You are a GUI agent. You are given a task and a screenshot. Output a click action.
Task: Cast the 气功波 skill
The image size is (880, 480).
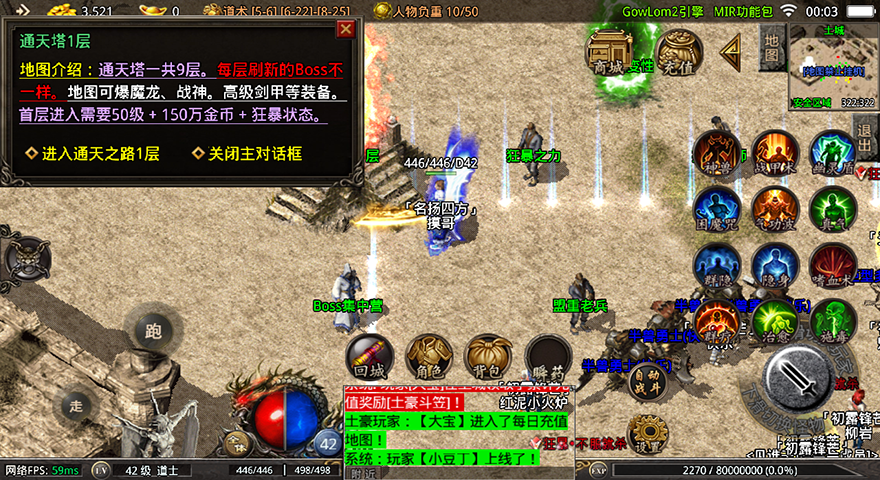pos(775,209)
